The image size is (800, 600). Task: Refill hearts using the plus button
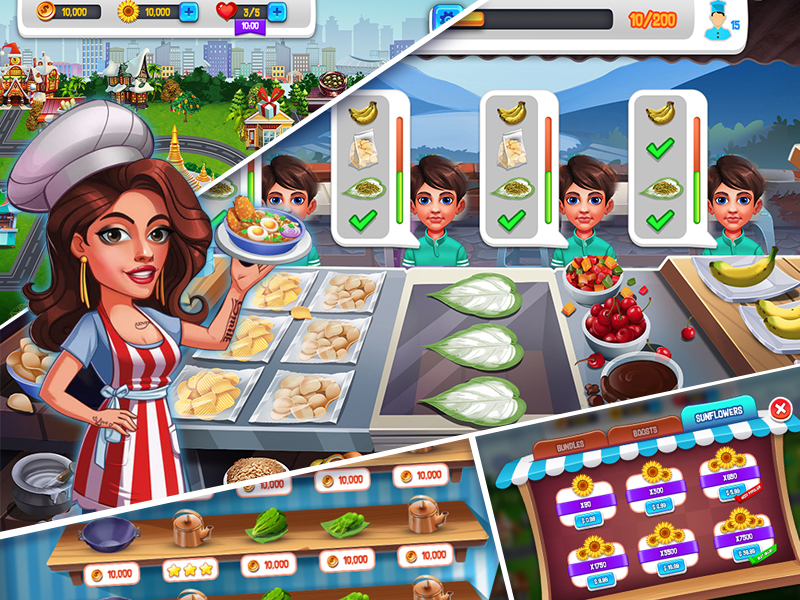[277, 13]
